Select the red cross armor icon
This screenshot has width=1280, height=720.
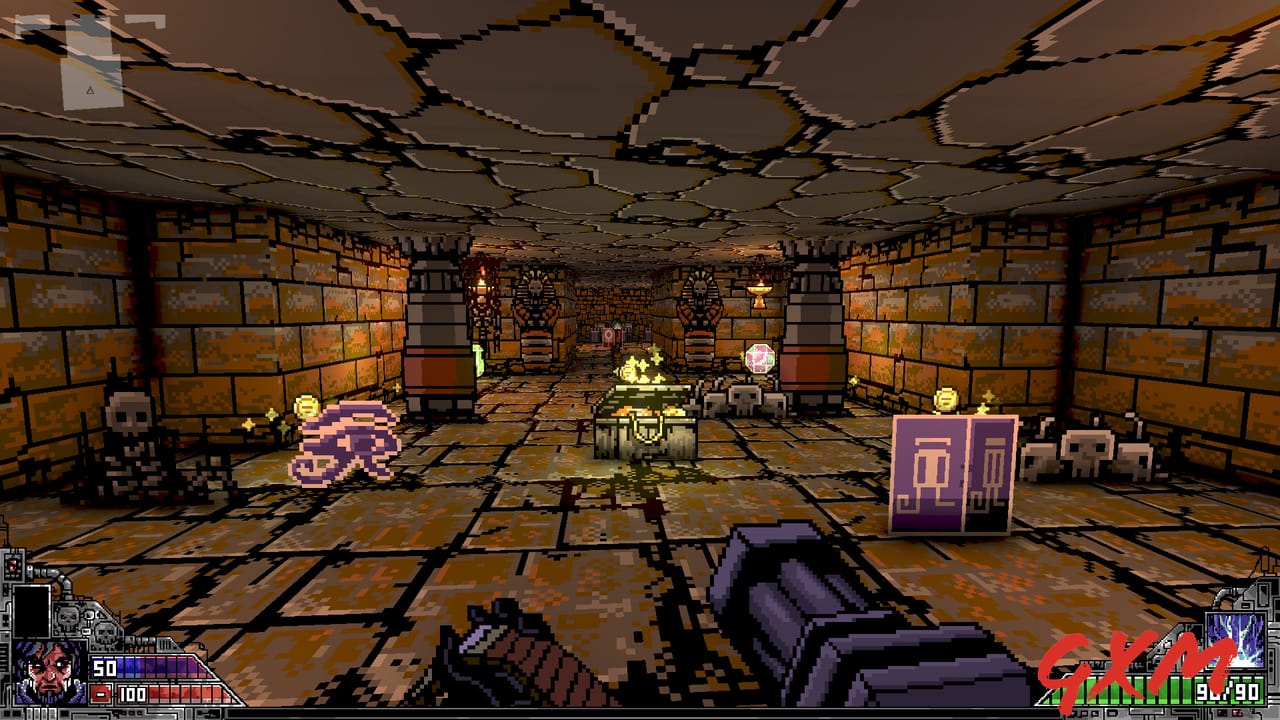click(x=101, y=692)
